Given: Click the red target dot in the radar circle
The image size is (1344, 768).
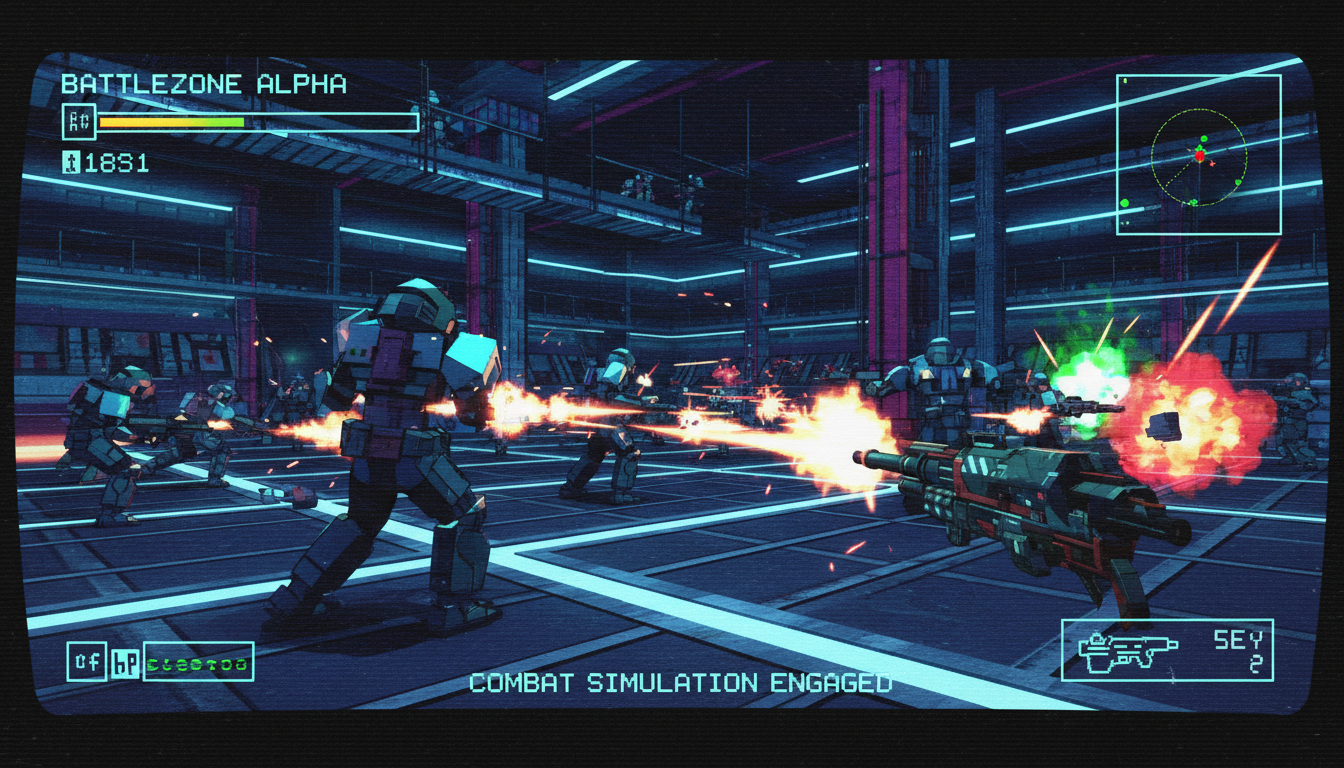Looking at the screenshot, I should (x=1199, y=156).
